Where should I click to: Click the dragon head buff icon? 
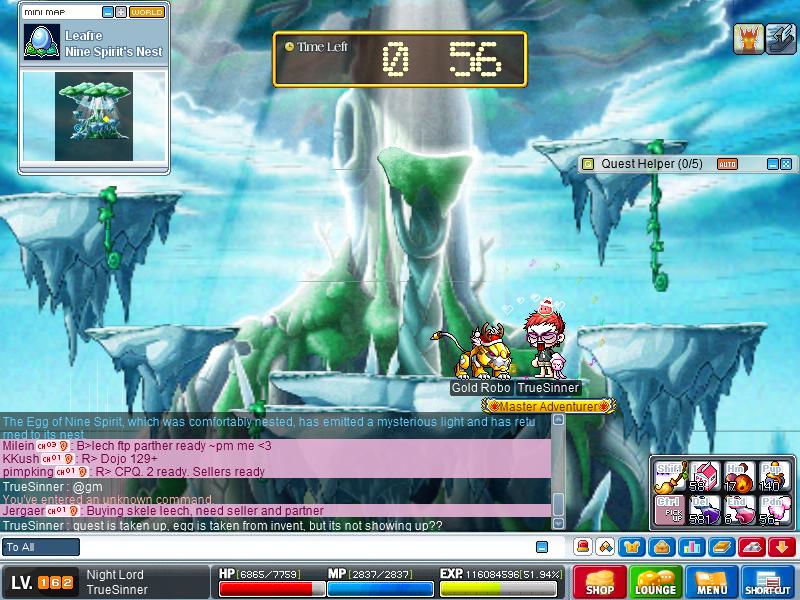(x=748, y=39)
